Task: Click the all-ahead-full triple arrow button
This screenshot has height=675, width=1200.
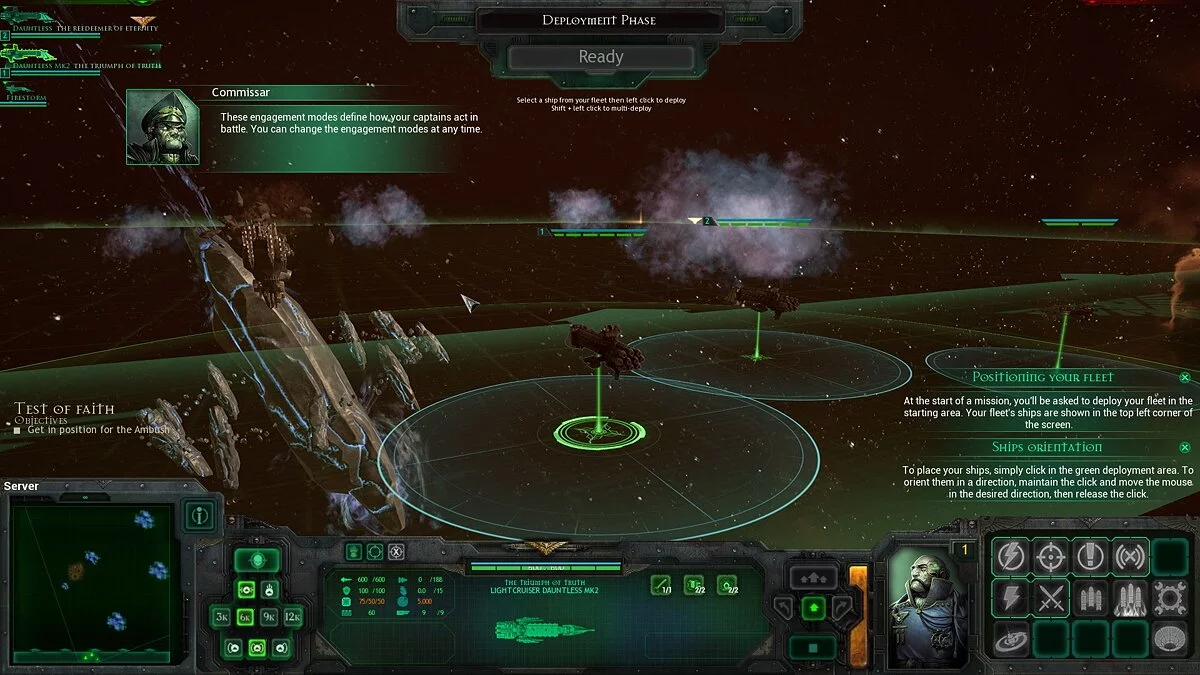Action: click(x=814, y=577)
